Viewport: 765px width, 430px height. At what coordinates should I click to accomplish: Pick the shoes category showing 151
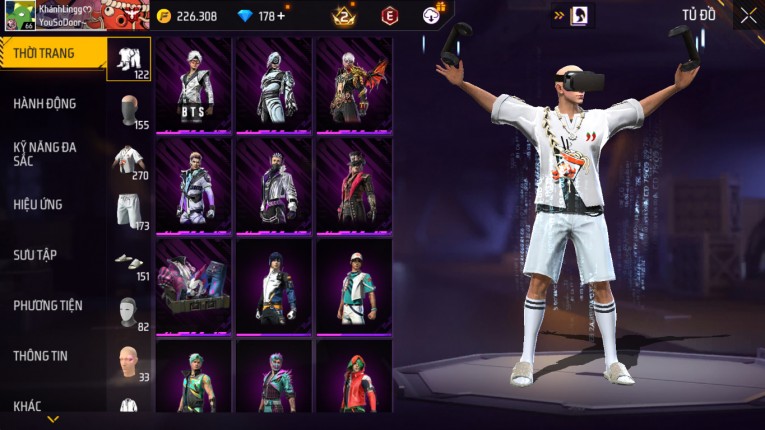pyautogui.click(x=127, y=263)
